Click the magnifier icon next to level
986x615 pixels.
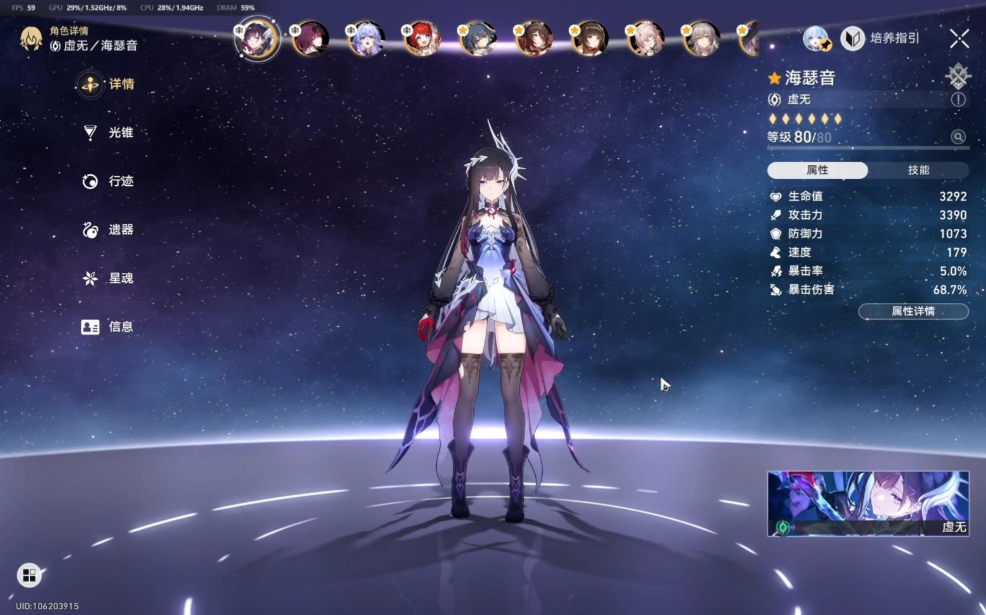[958, 137]
